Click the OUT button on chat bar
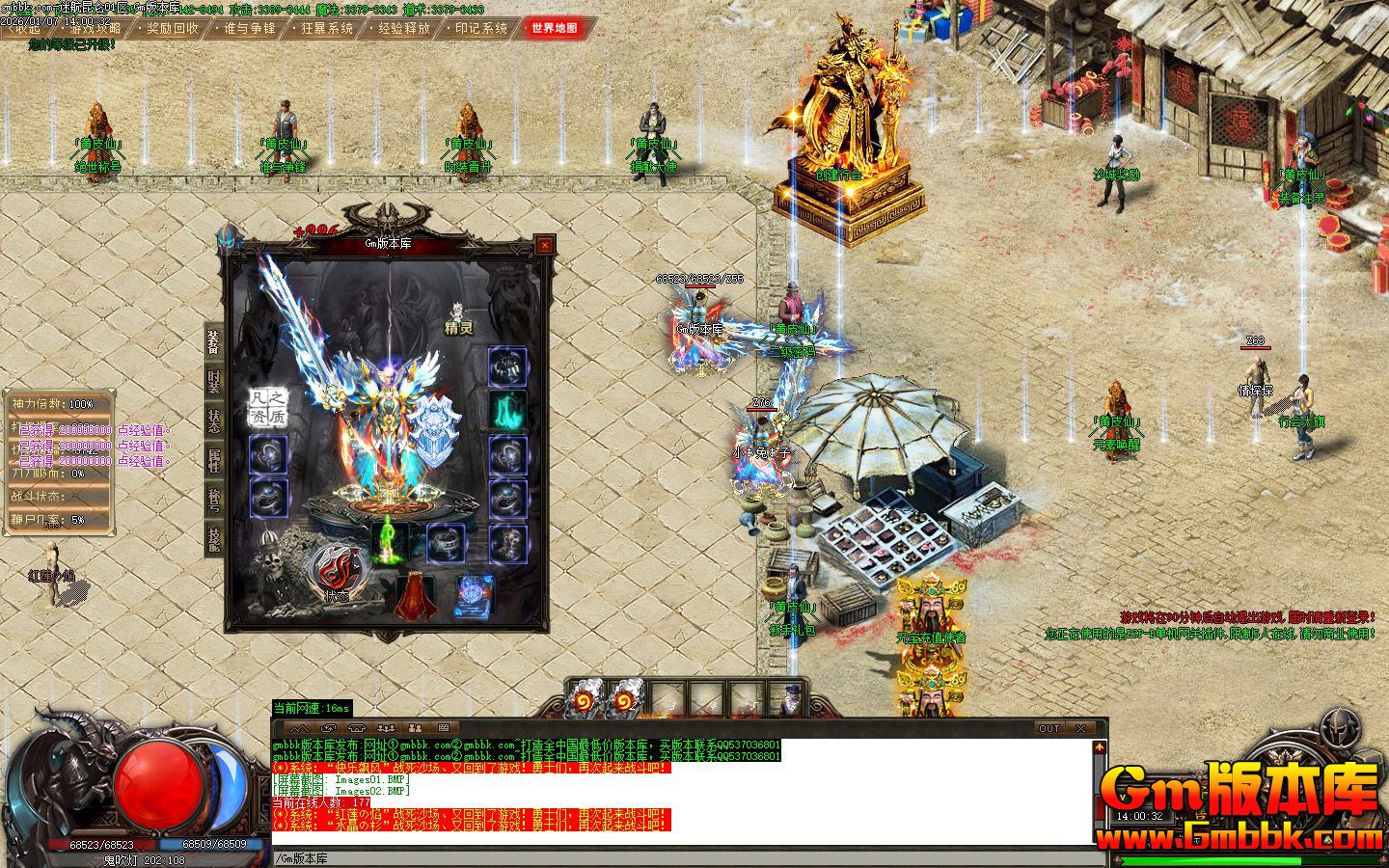Image resolution: width=1389 pixels, height=868 pixels. tap(1049, 728)
